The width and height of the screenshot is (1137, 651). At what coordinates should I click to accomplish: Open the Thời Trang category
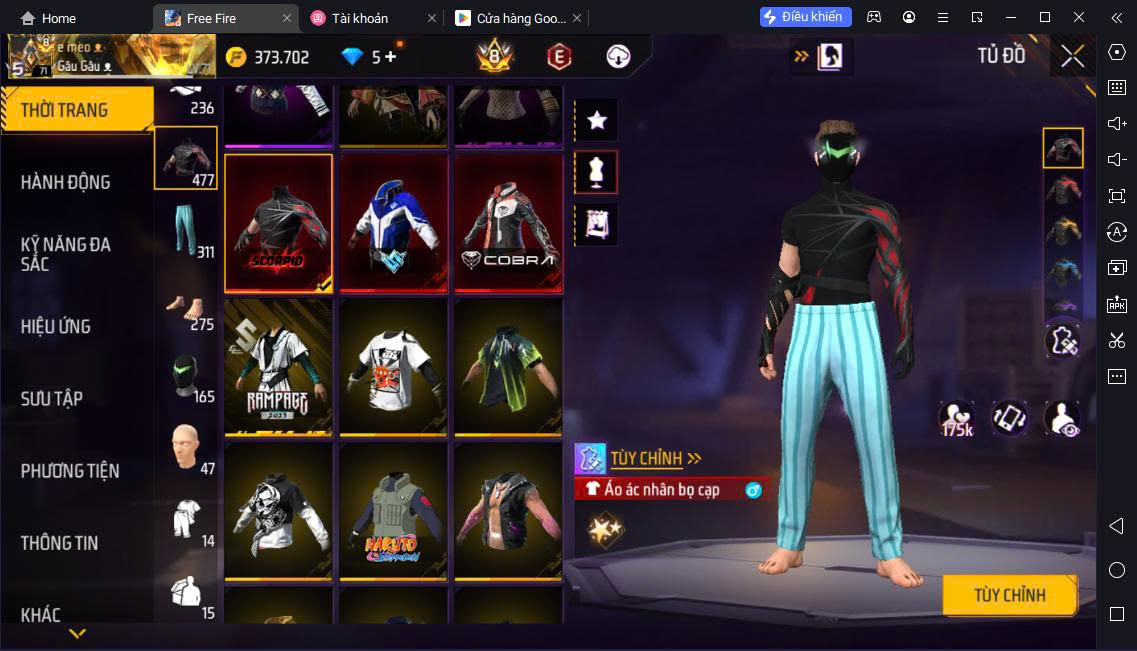65,110
